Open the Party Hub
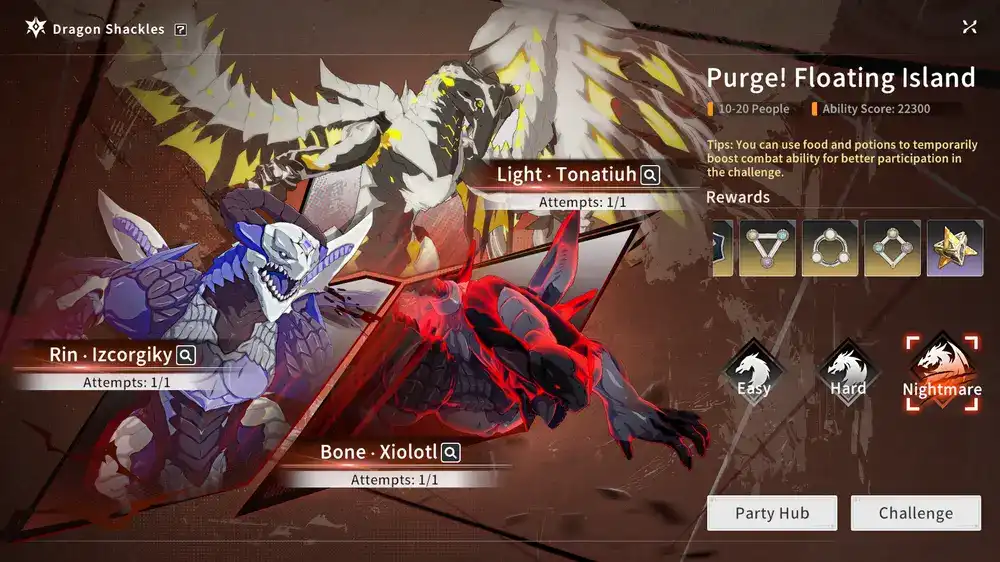Image resolution: width=1000 pixels, height=562 pixels. pyautogui.click(x=772, y=513)
